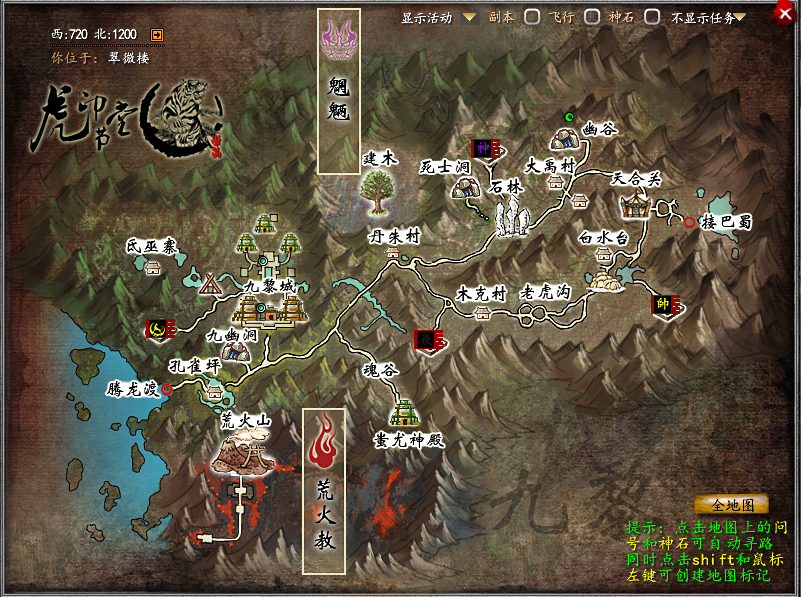
Task: Open the 显示活动 dropdown
Action: (x=468, y=17)
